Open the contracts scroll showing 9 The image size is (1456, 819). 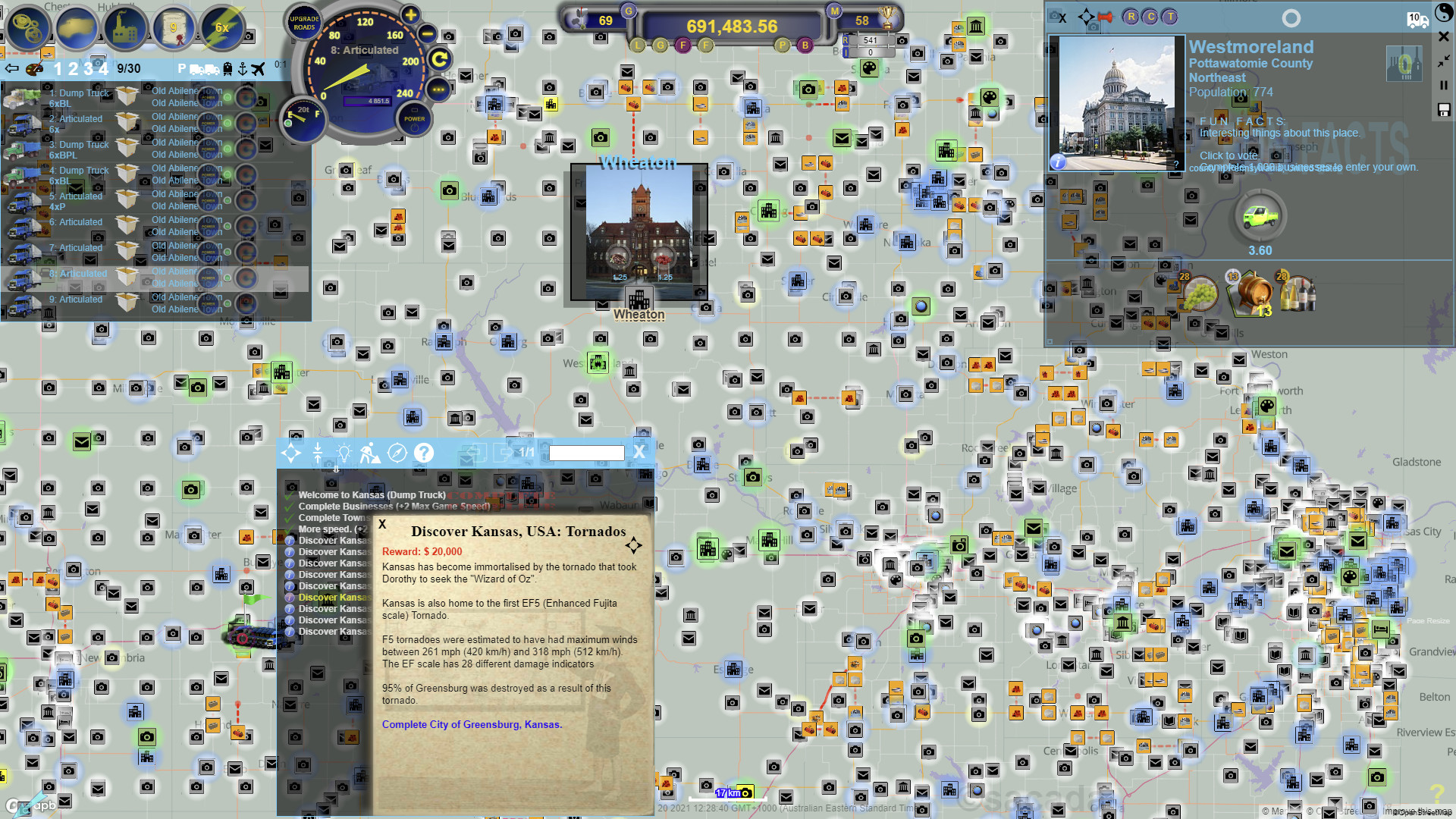pos(174,28)
